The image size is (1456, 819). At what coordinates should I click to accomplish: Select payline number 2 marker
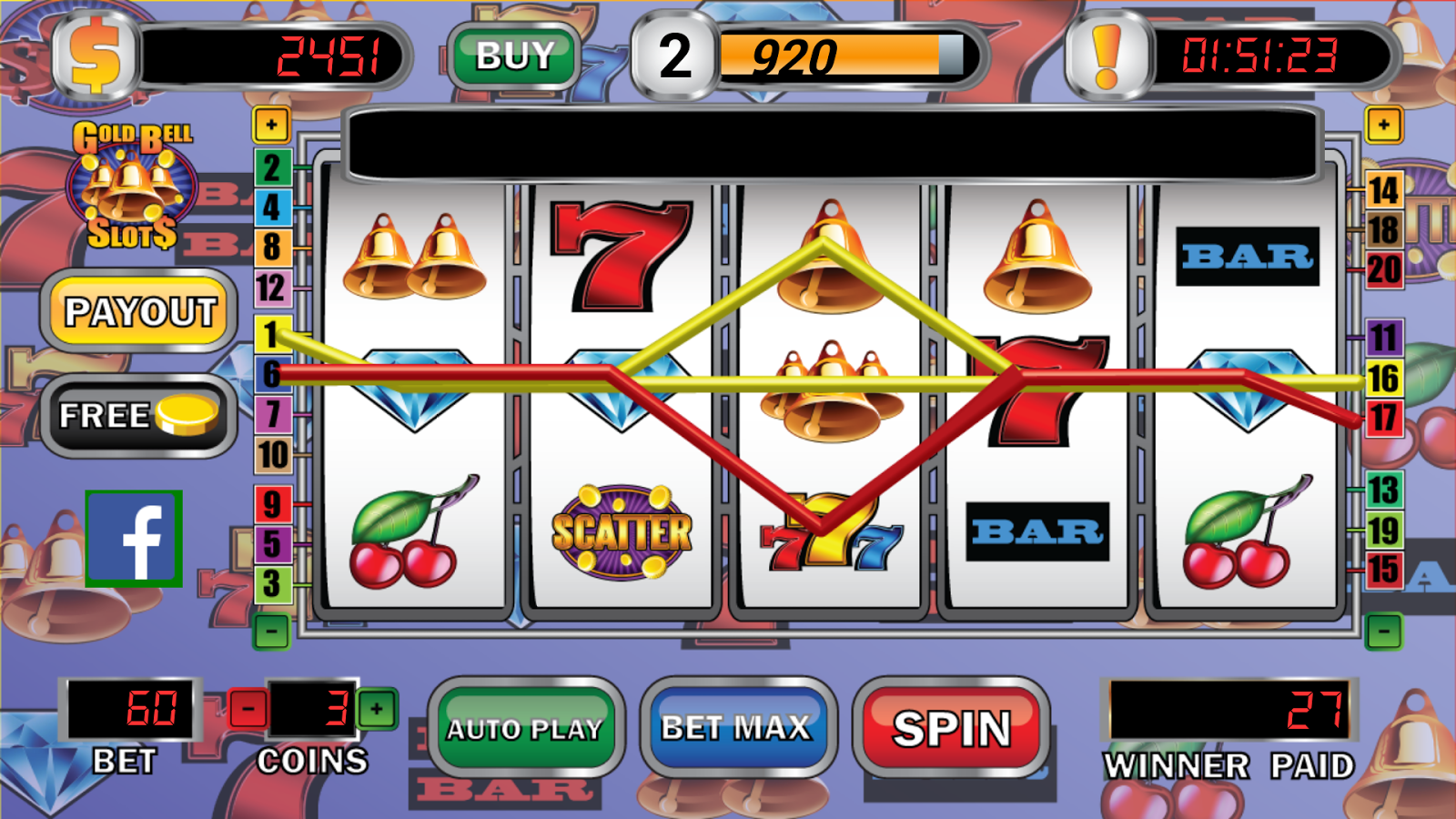tap(271, 168)
